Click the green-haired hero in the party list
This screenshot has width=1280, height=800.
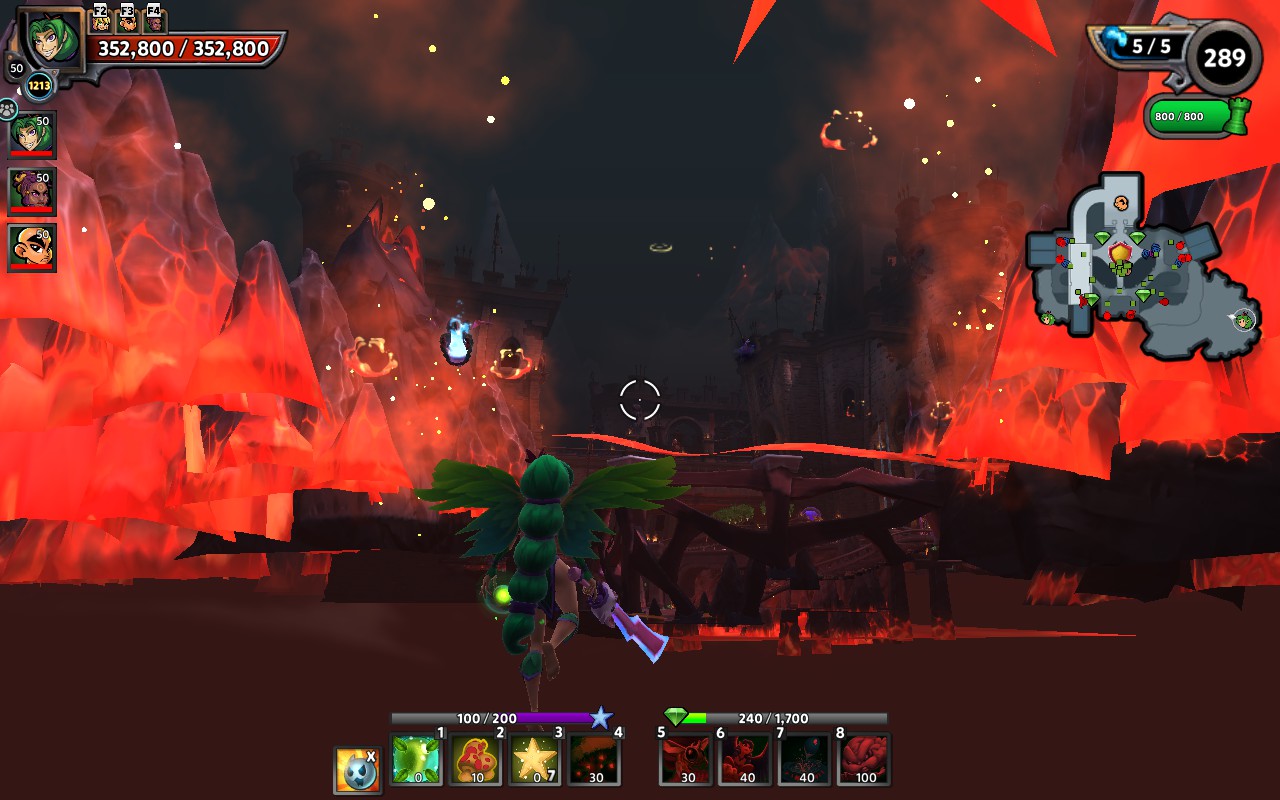coord(32,134)
